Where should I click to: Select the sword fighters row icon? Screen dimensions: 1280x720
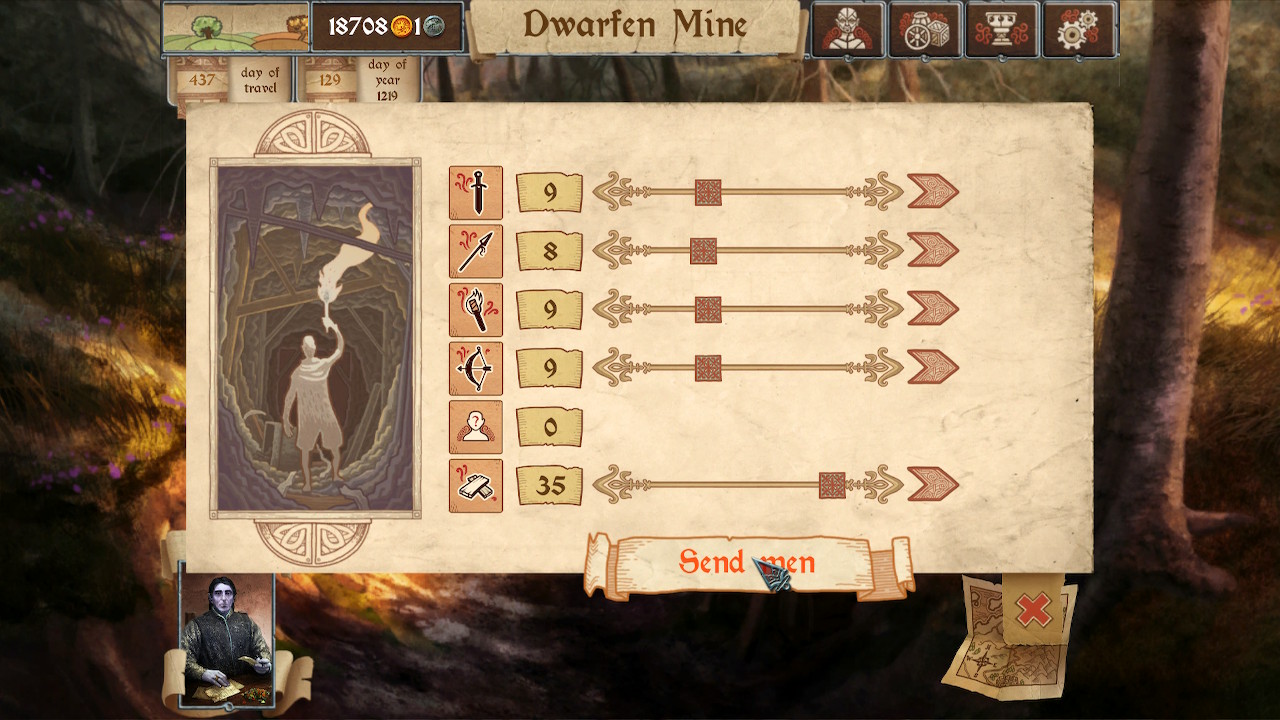[476, 192]
